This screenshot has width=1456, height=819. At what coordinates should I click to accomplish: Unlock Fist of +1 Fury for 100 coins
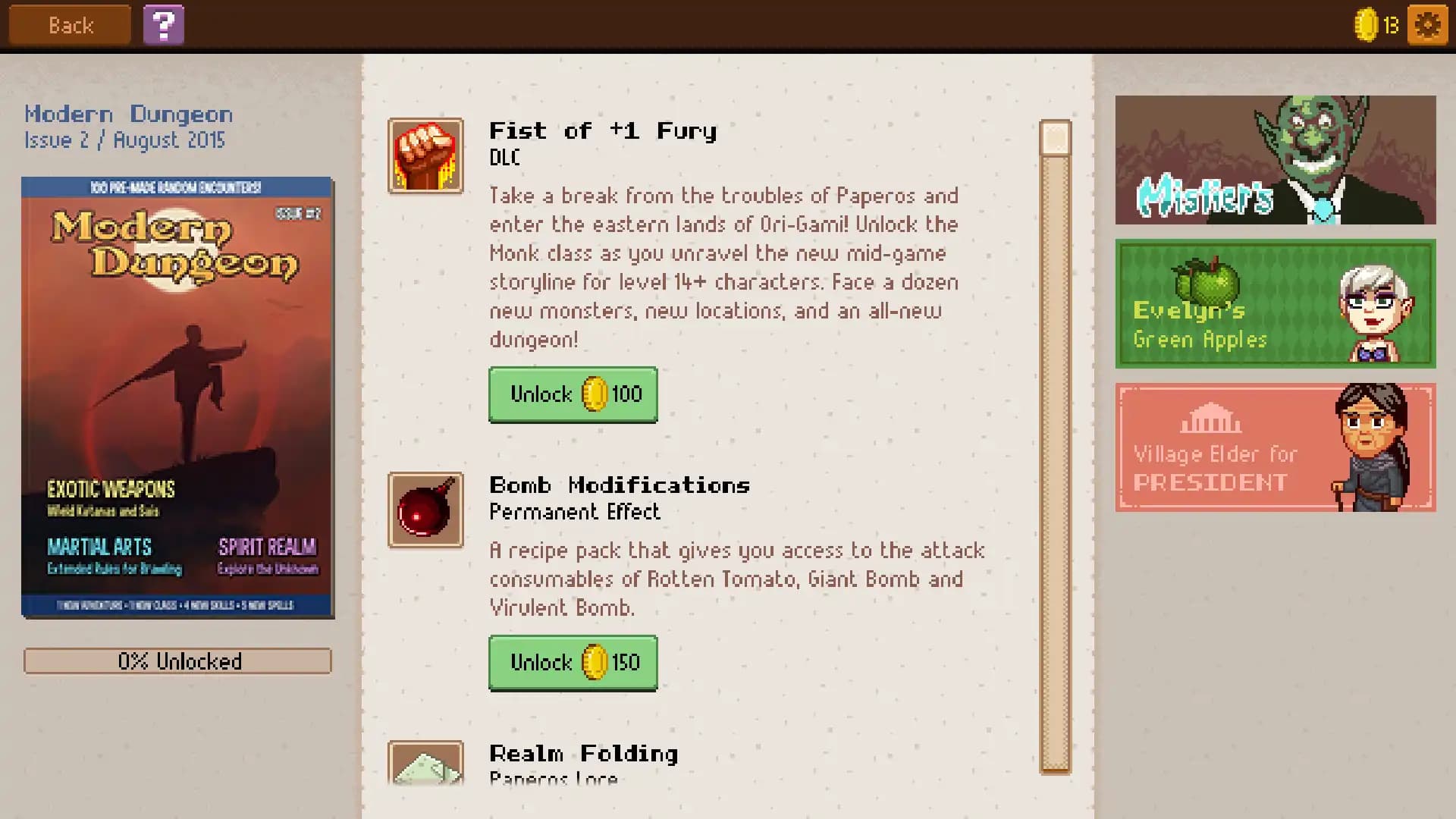[573, 395]
